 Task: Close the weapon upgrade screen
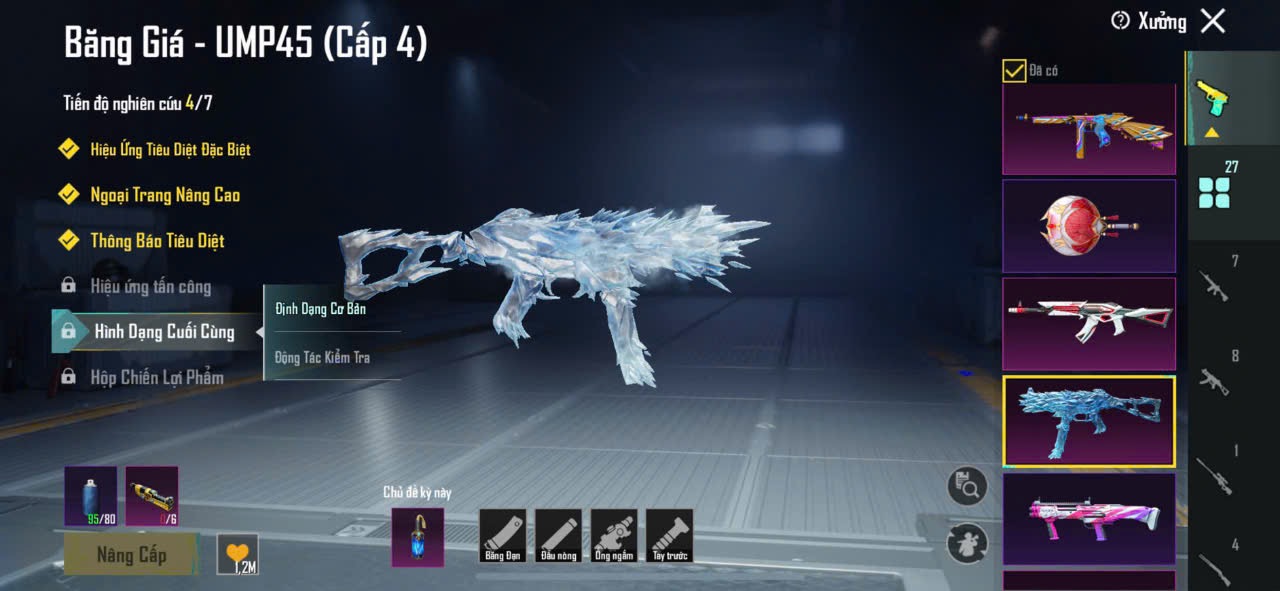pyautogui.click(x=1213, y=21)
